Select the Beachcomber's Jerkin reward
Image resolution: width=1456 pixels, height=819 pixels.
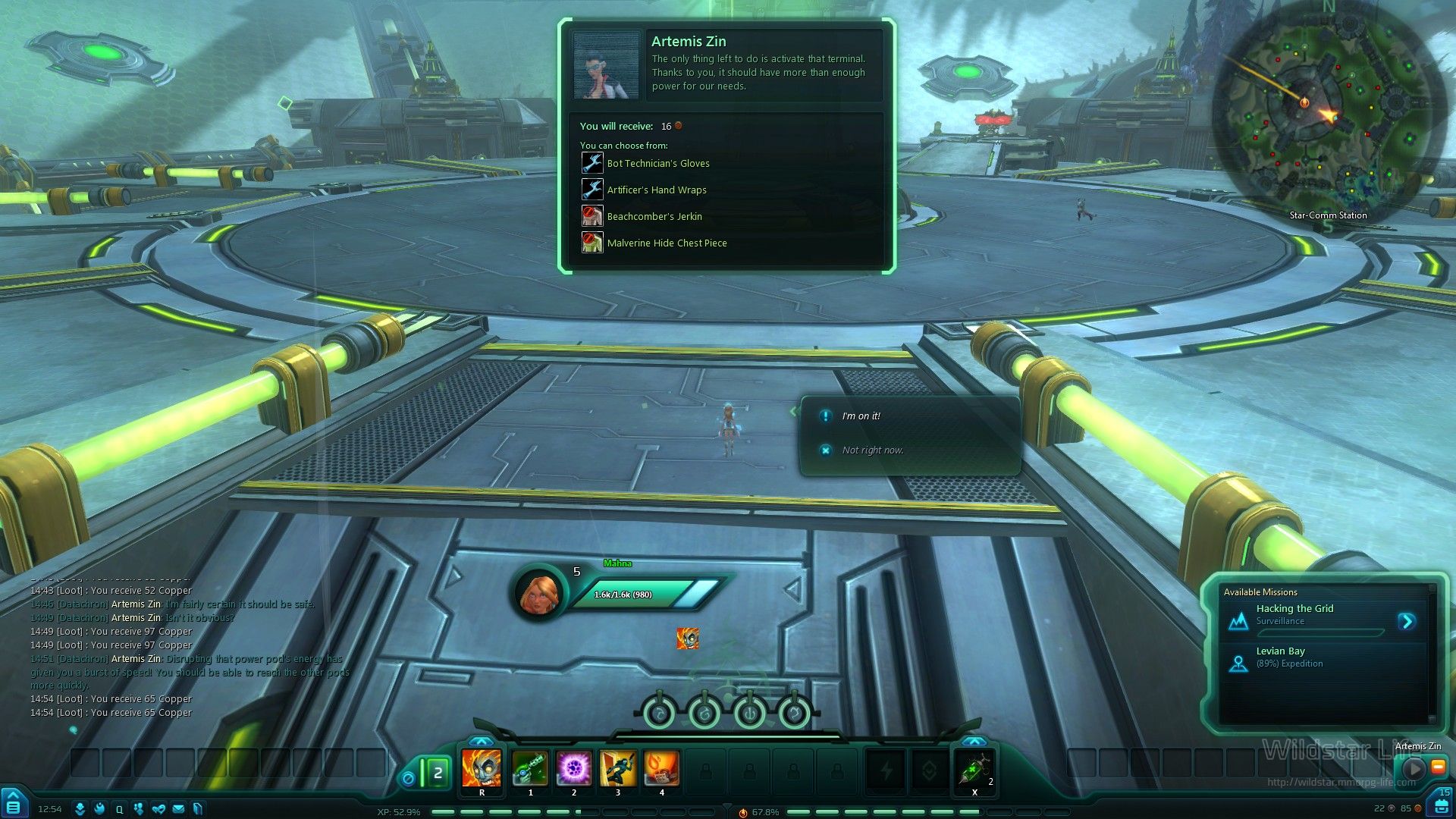coord(654,216)
